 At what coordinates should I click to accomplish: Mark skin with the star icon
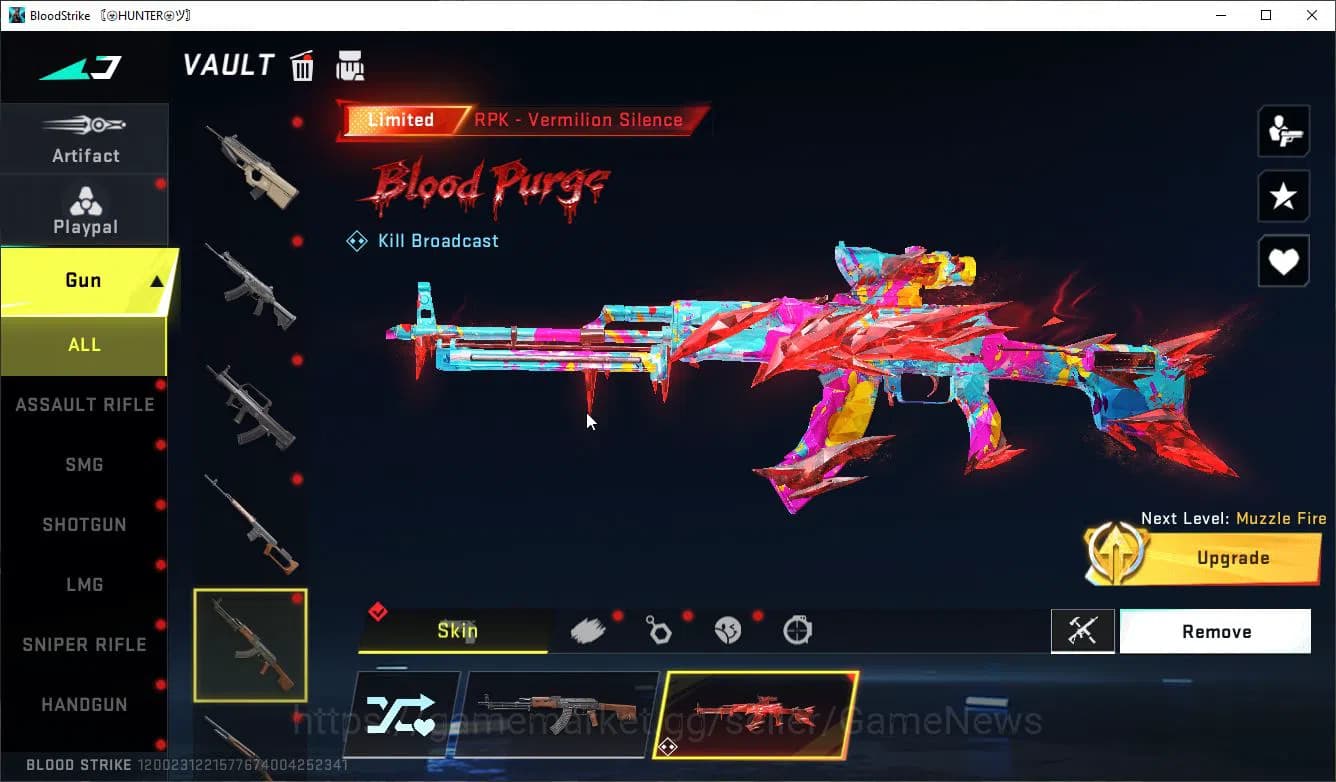1283,197
